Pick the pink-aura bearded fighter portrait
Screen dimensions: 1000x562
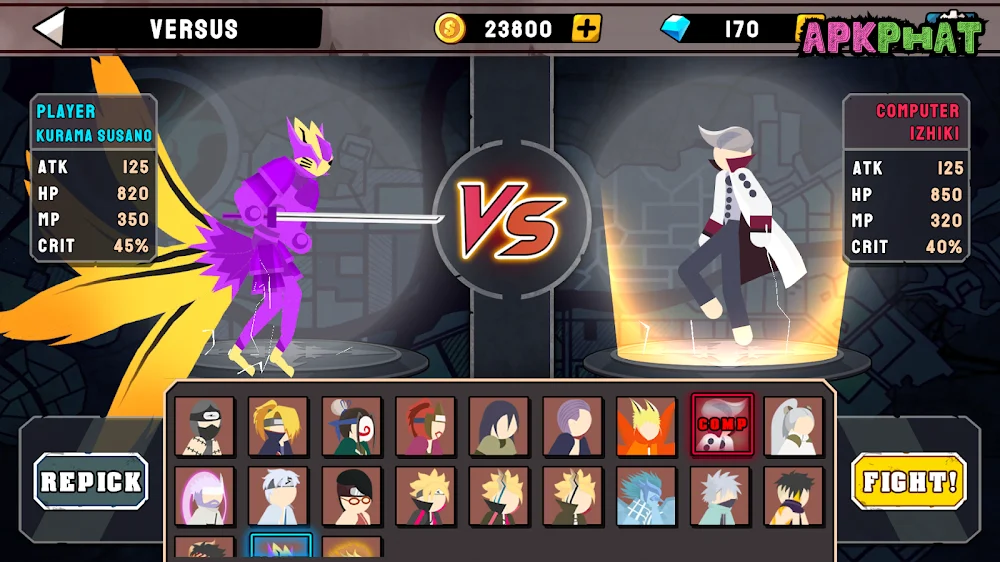[205, 496]
